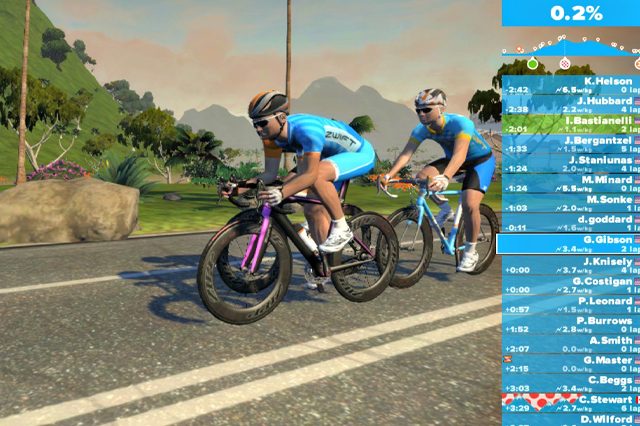Screen dimensions: 640x426
Task: Choose rider J.Hubbard from nearby list
Action: point(570,104)
